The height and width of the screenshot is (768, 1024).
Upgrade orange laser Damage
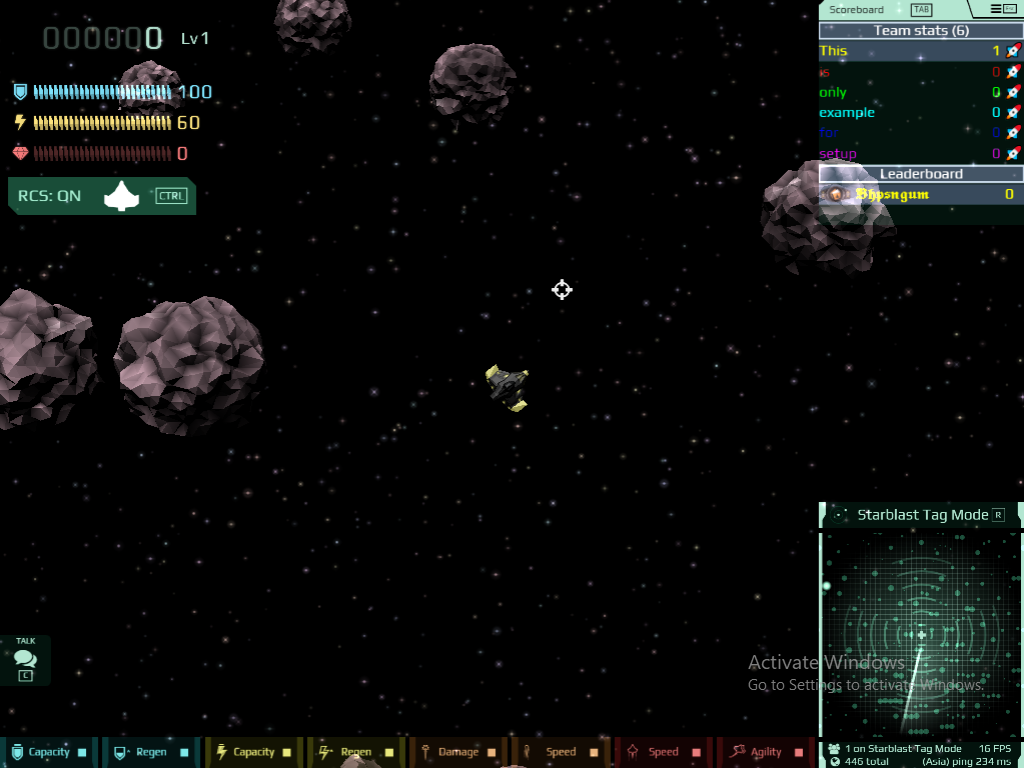pyautogui.click(x=457, y=752)
